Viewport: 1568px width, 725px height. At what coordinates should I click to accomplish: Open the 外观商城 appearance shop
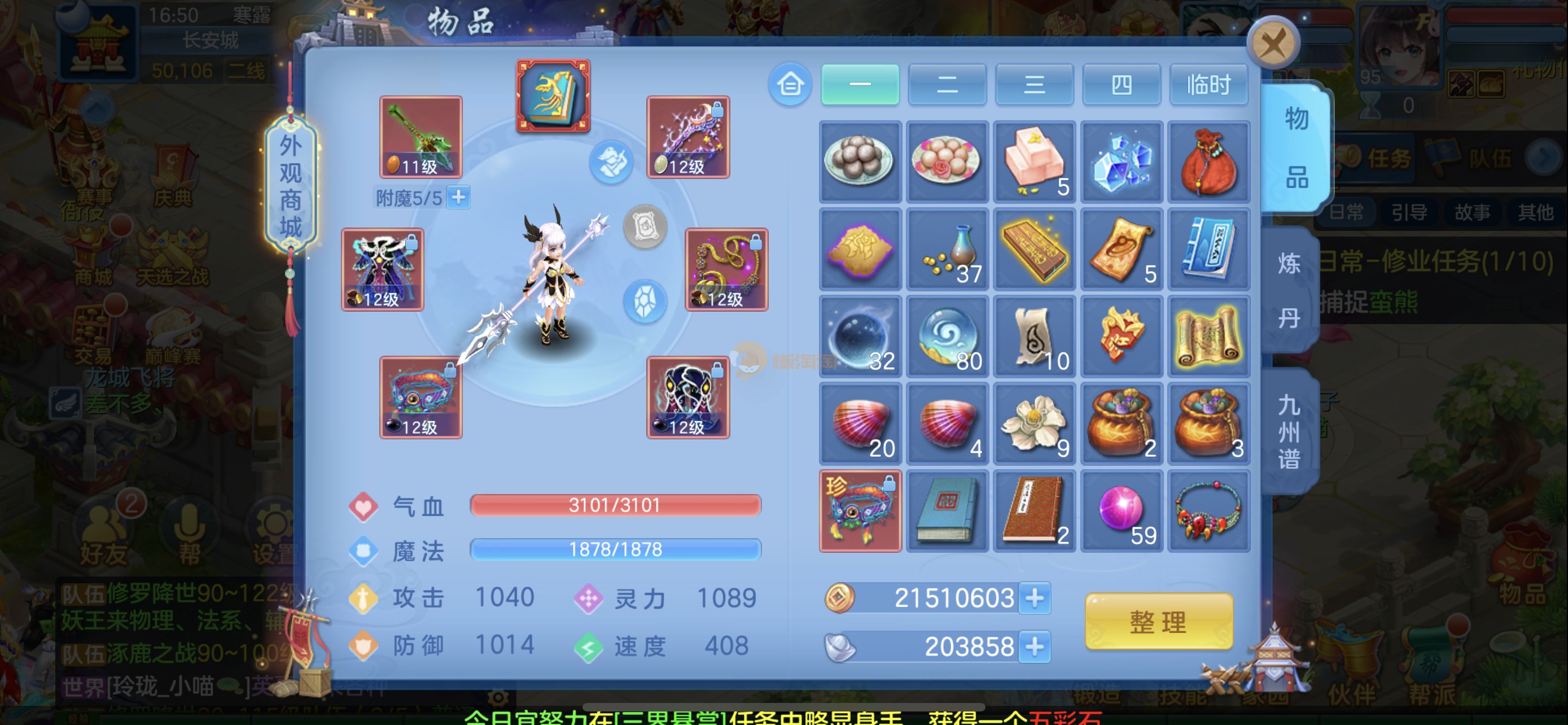pos(290,185)
